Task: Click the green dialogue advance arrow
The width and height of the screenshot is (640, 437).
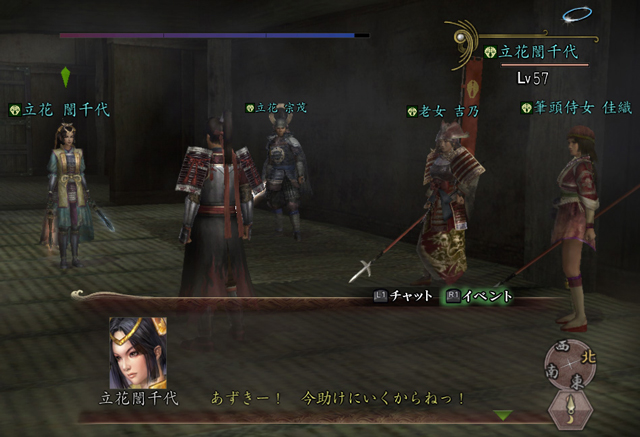Action: [503, 415]
